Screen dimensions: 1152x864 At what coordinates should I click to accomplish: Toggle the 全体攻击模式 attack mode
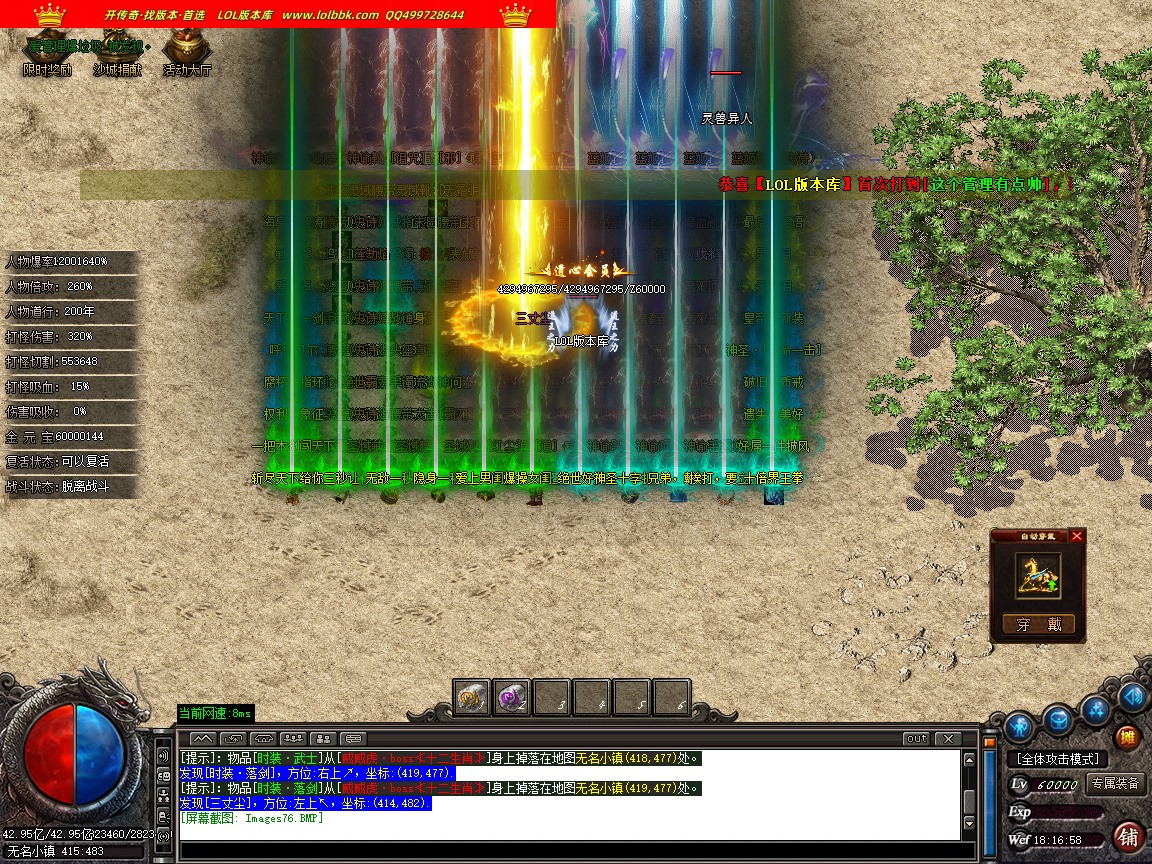click(1058, 759)
